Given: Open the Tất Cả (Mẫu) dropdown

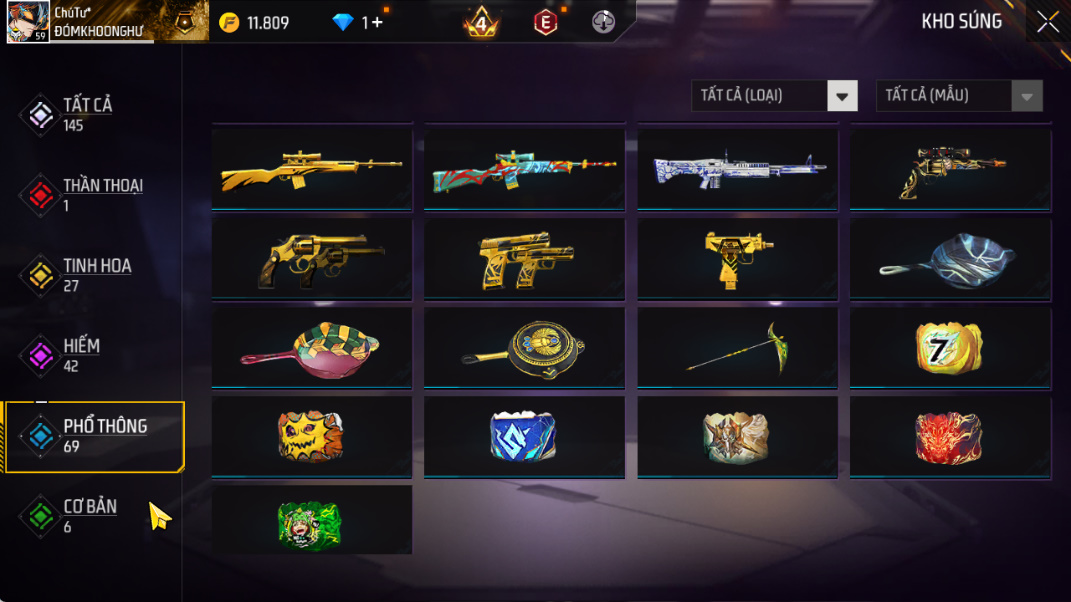Looking at the screenshot, I should pos(958,96).
